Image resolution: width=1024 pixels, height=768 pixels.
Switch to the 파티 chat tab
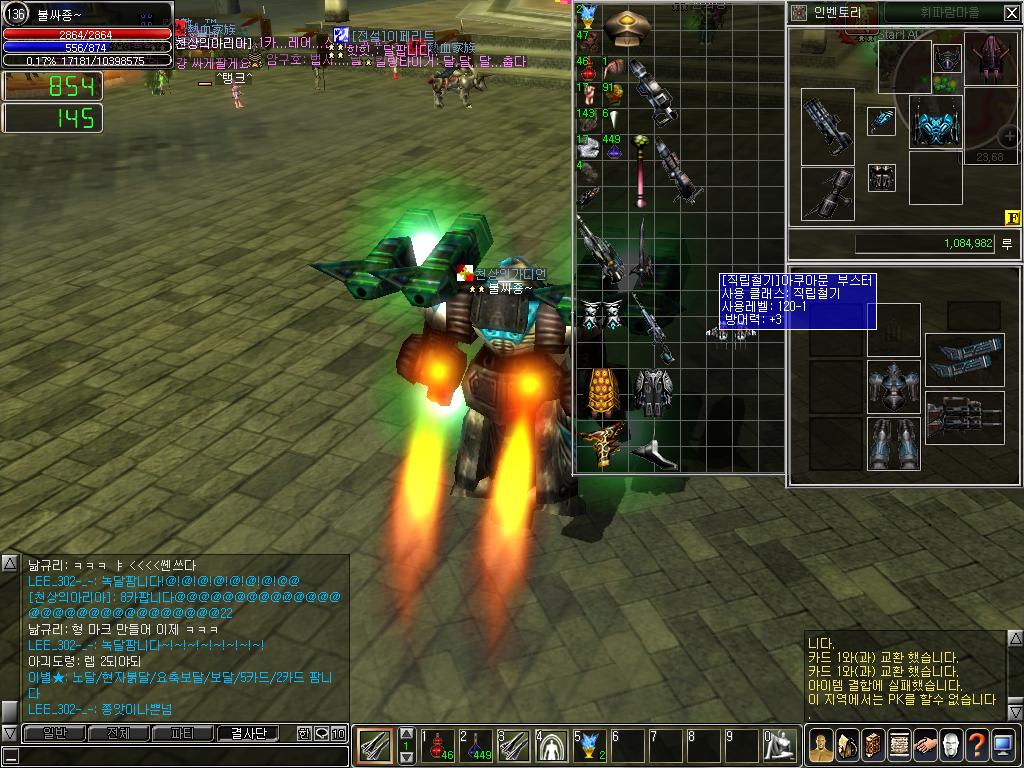[183, 733]
